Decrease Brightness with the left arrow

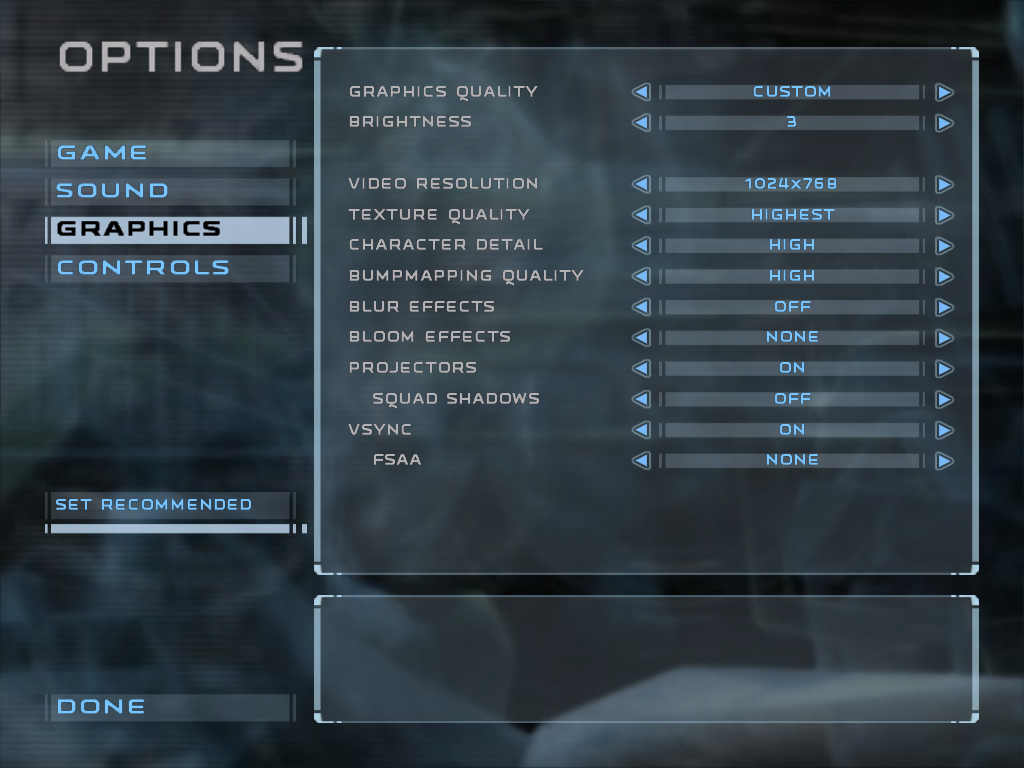point(641,123)
